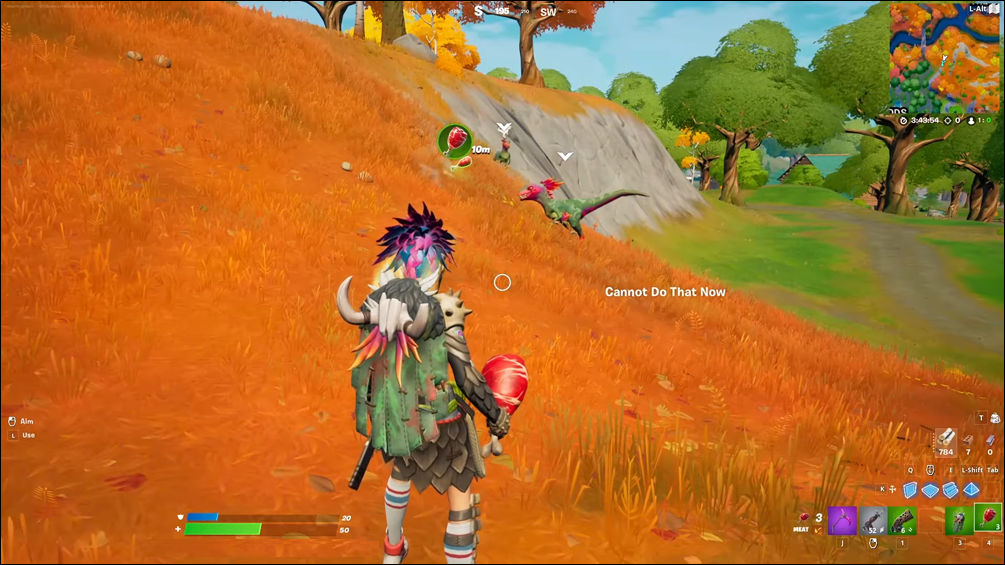
Task: Select the meat item slot
Action: coord(988,518)
